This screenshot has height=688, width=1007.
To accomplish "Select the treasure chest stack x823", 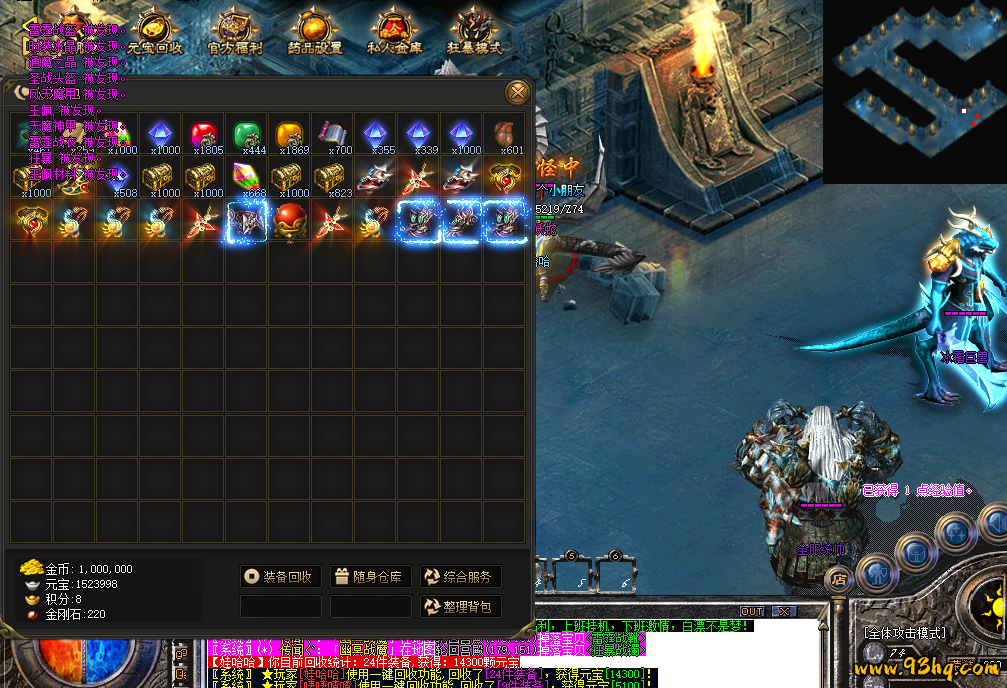I will pos(332,178).
